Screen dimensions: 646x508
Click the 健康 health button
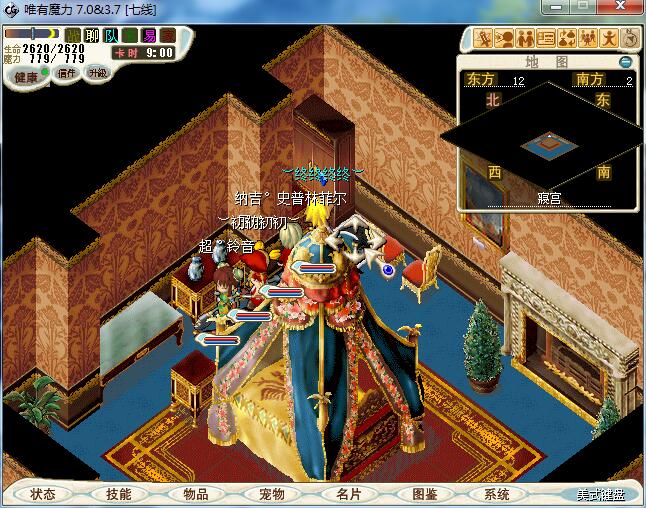[26, 78]
